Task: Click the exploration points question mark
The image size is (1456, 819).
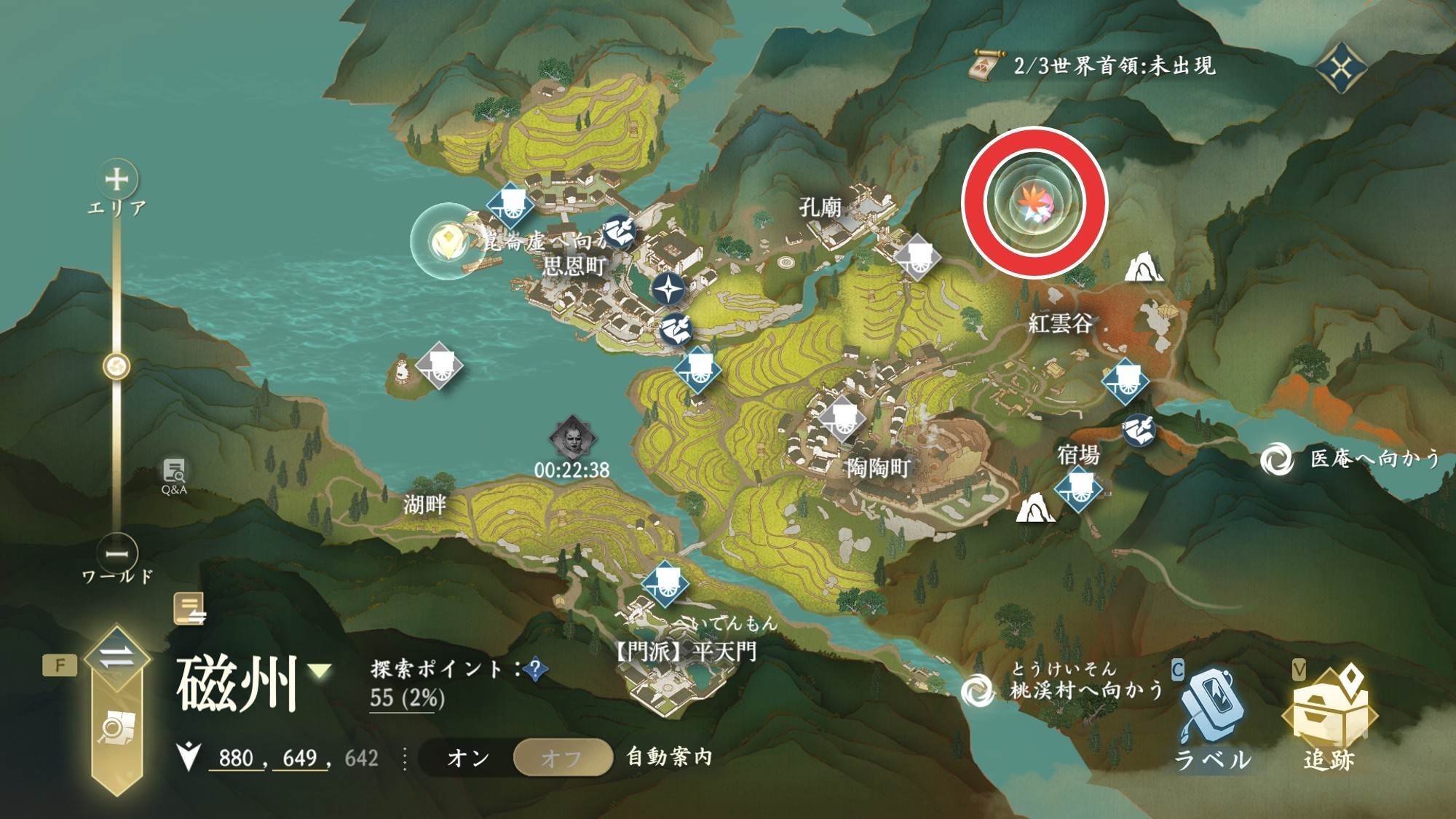Action: point(536,669)
